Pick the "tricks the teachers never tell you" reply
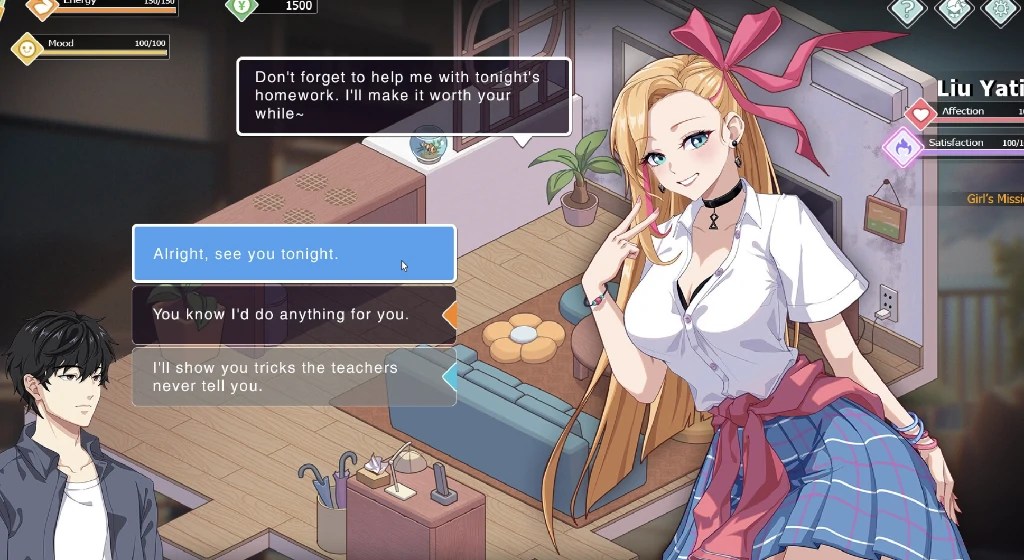The width and height of the screenshot is (1024, 560). 293,377
